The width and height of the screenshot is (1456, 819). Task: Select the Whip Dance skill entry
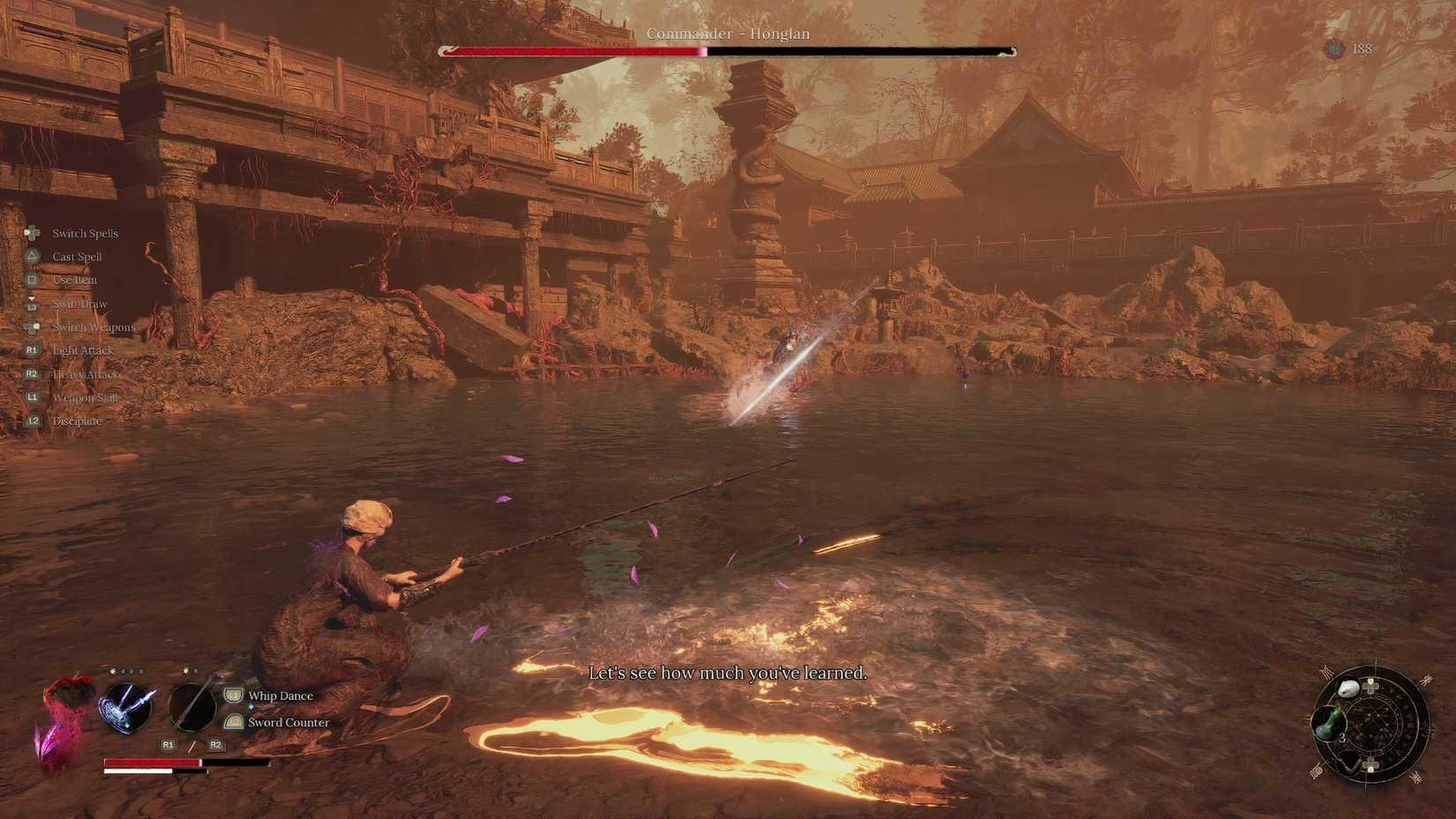(280, 695)
